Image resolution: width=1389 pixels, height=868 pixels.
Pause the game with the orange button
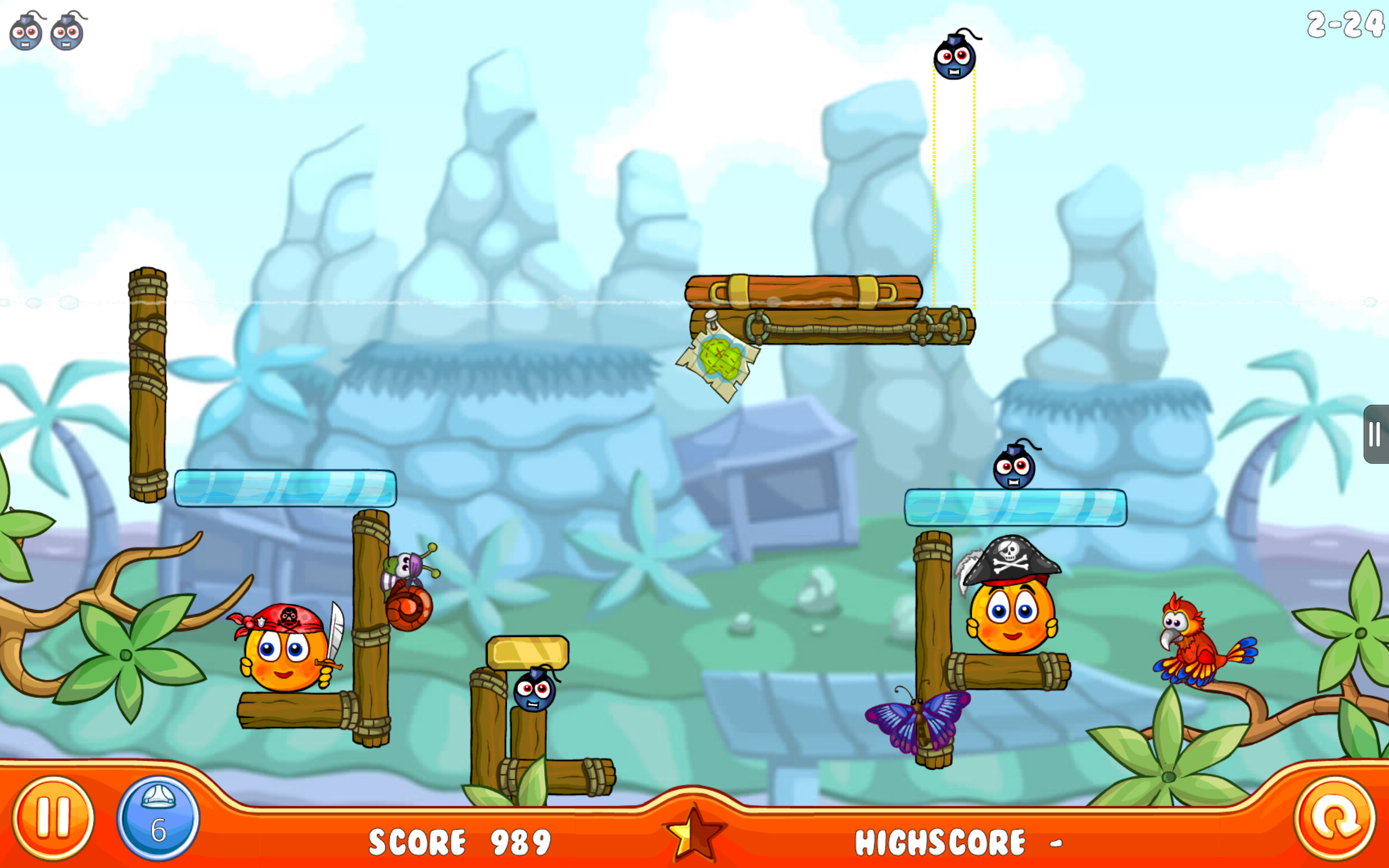(53, 818)
